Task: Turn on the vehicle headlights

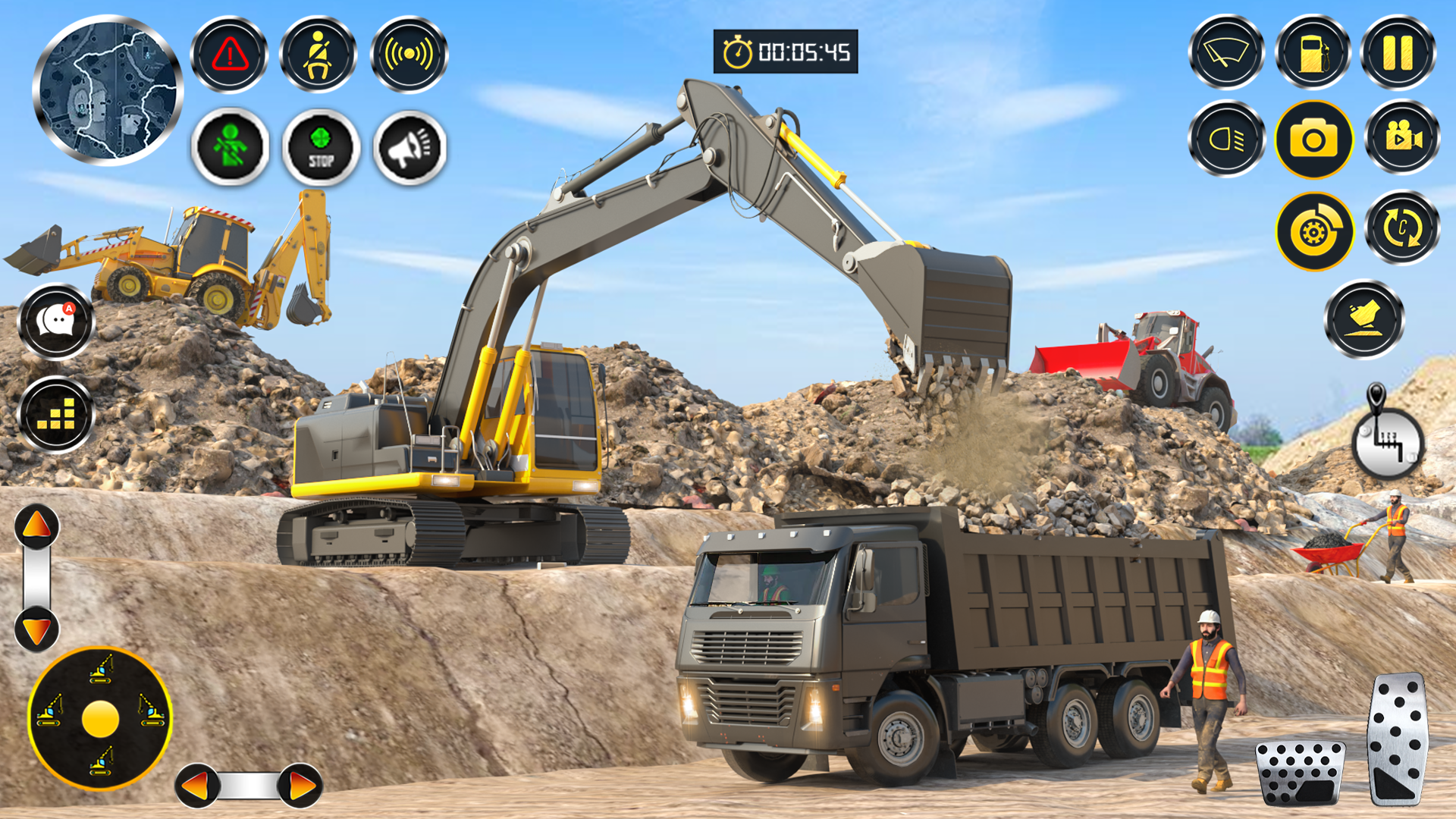Action: point(1227,139)
